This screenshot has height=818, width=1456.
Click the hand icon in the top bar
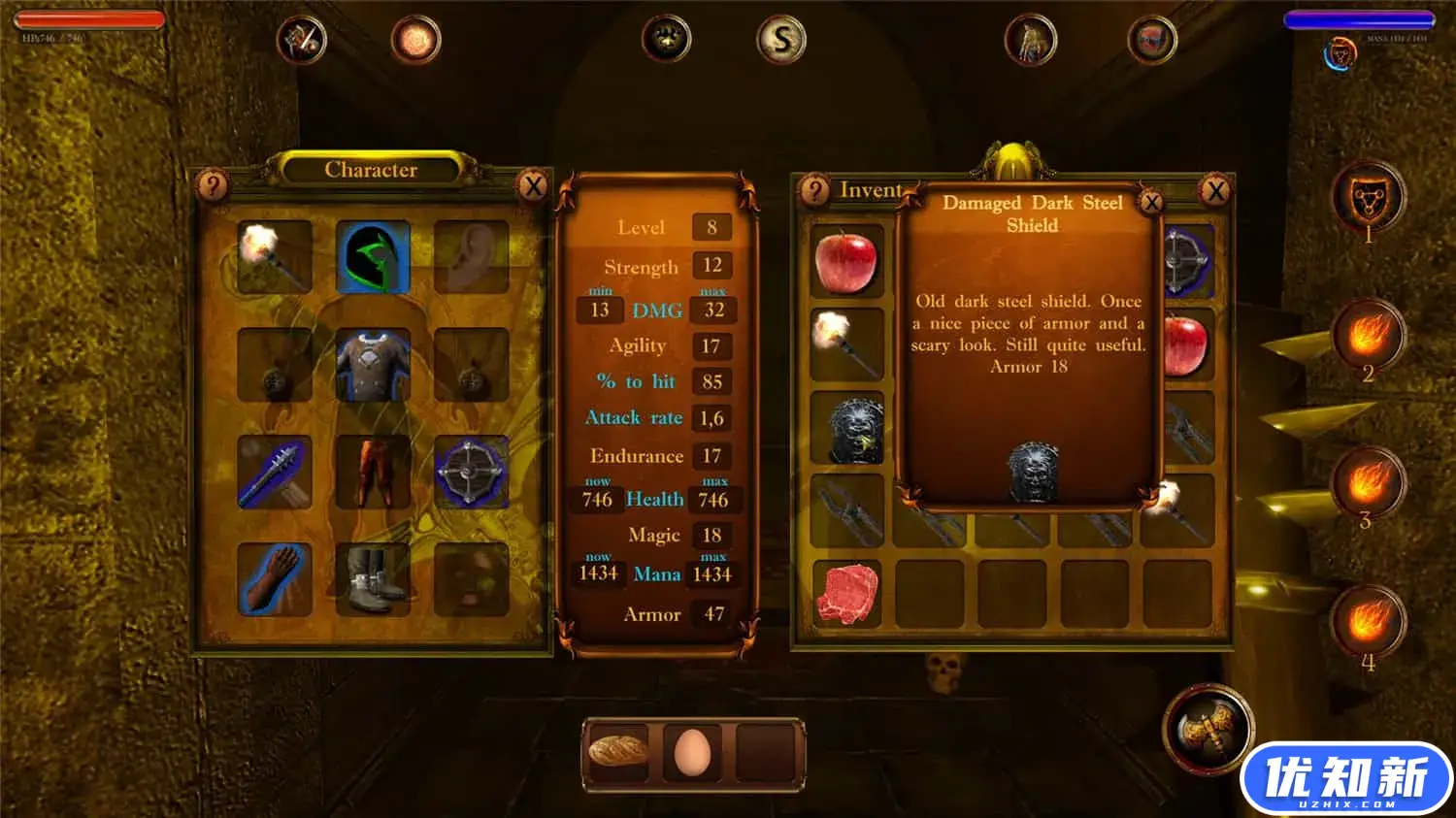pos(1029,39)
